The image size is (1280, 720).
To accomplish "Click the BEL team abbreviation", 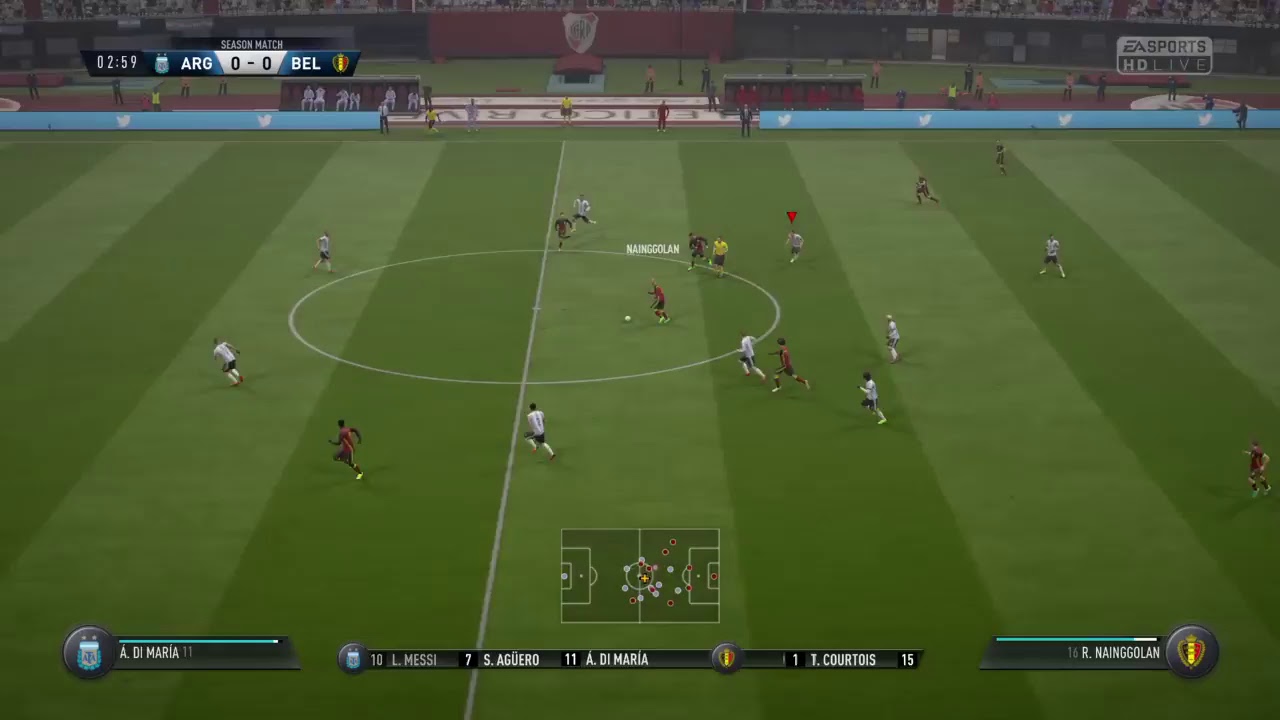I will coord(306,63).
